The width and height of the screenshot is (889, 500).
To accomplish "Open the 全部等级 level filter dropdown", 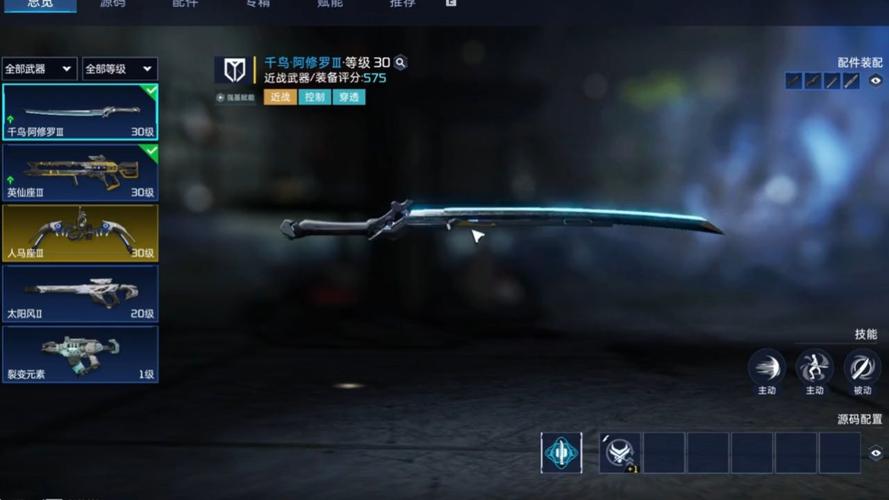I will (119, 69).
